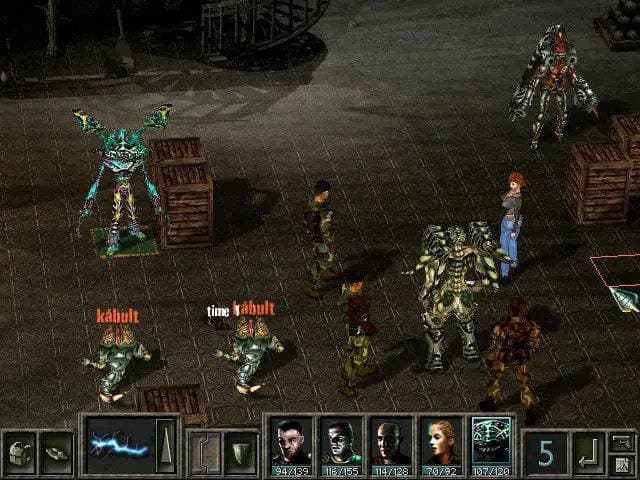Click the narrow cone-shaped button beside the lightning

[x=166, y=446]
